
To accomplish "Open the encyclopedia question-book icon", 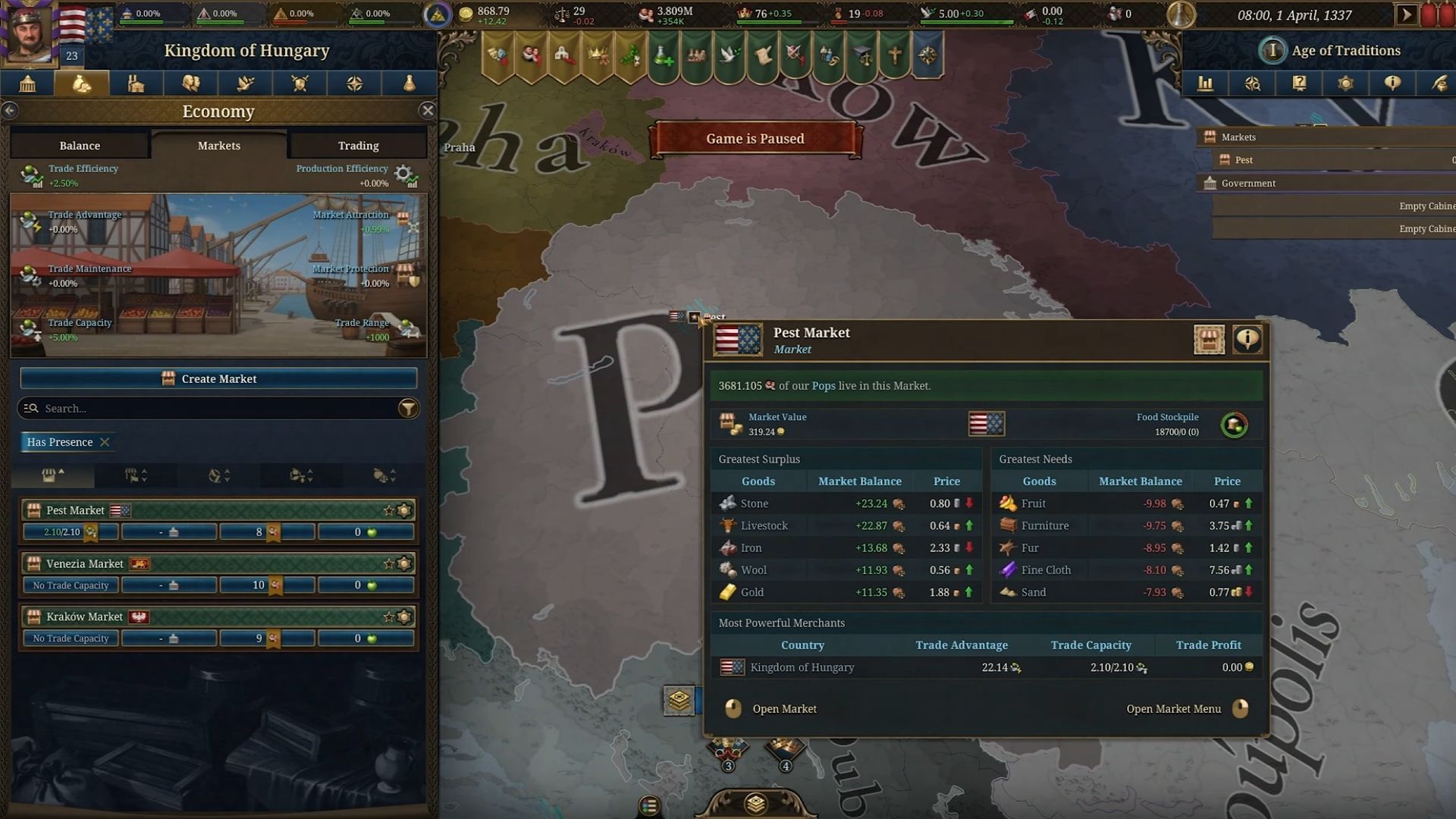I will tap(1299, 84).
